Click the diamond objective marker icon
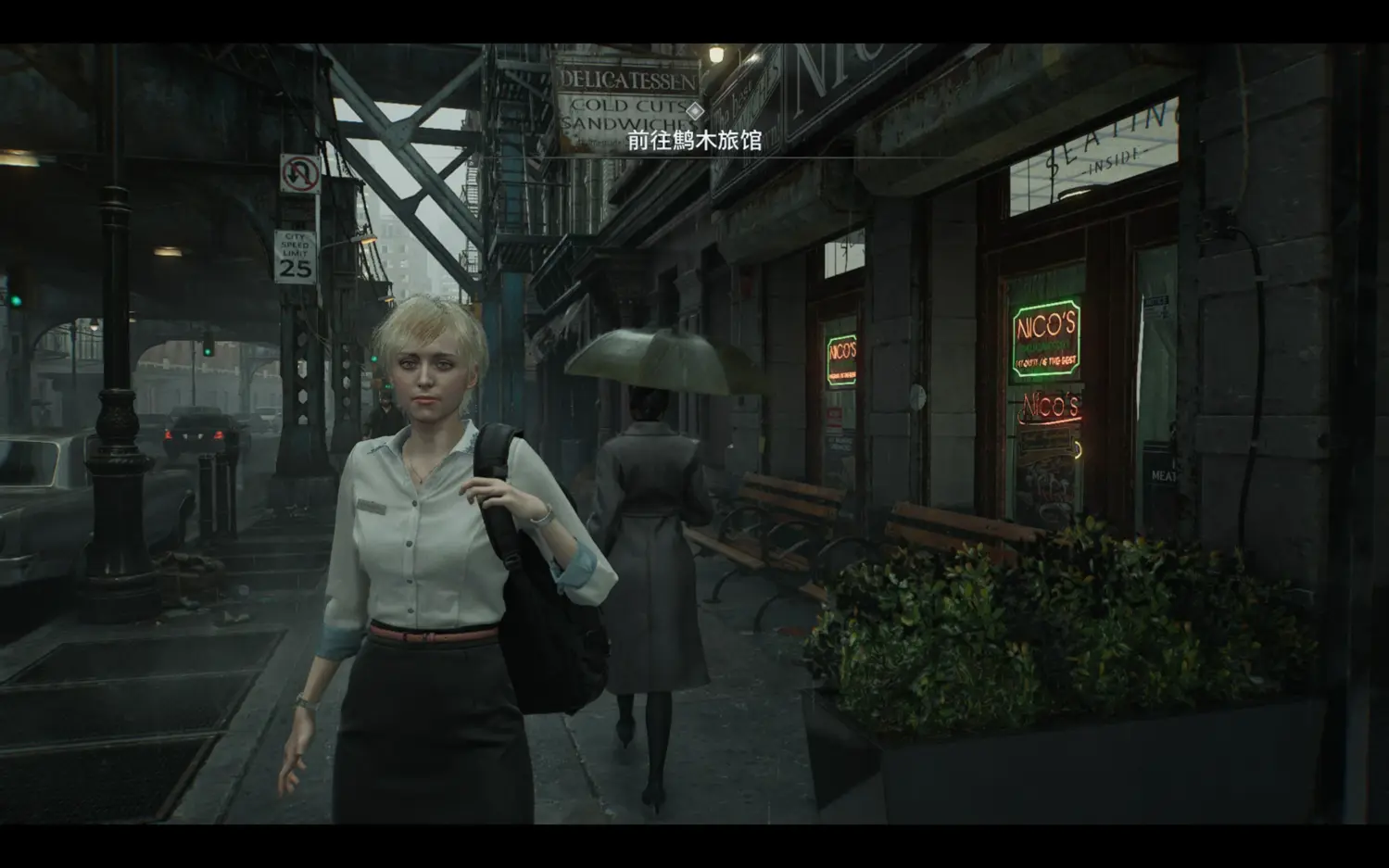1389x868 pixels. click(x=695, y=111)
